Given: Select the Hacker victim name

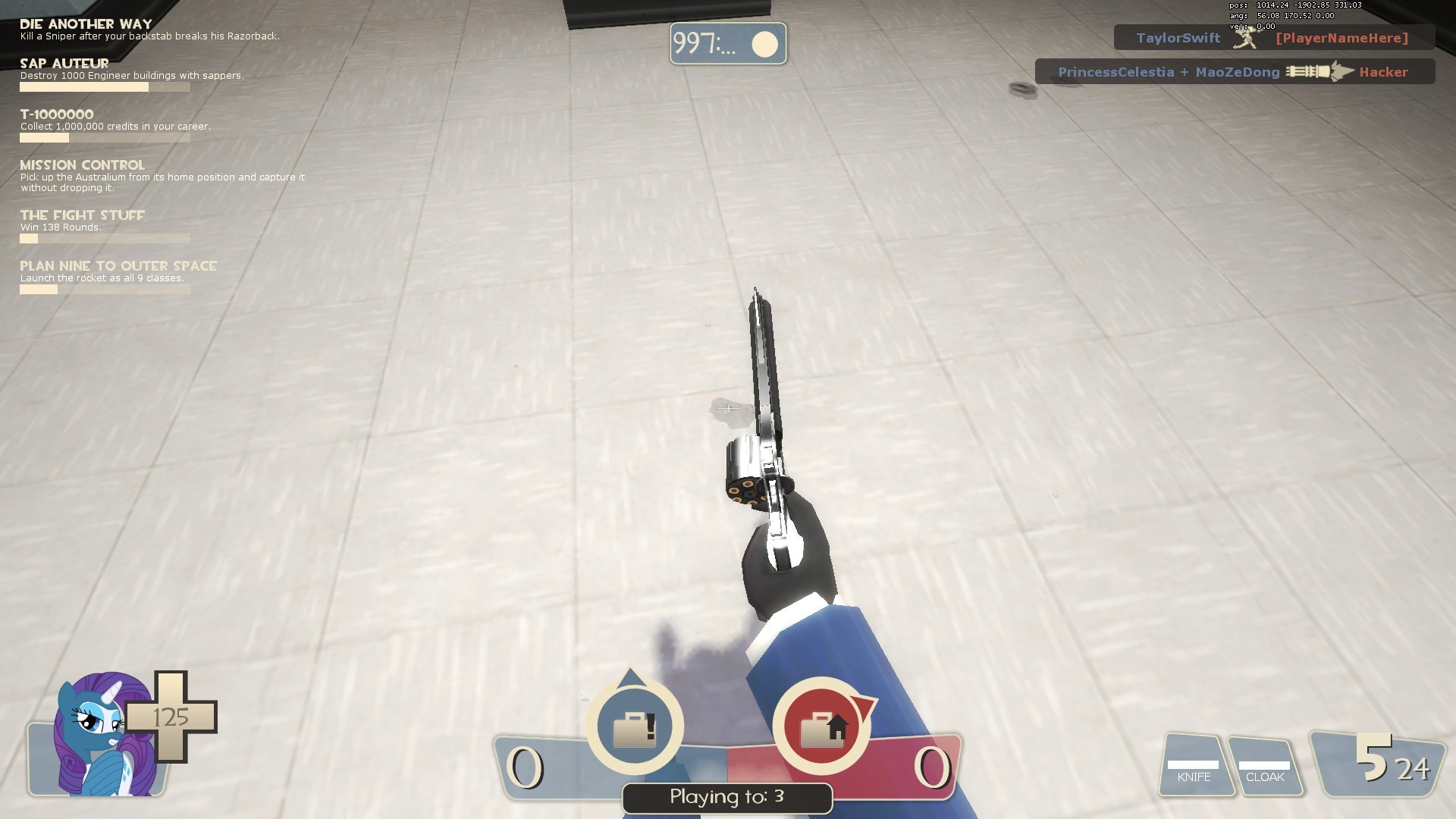Looking at the screenshot, I should [x=1383, y=71].
